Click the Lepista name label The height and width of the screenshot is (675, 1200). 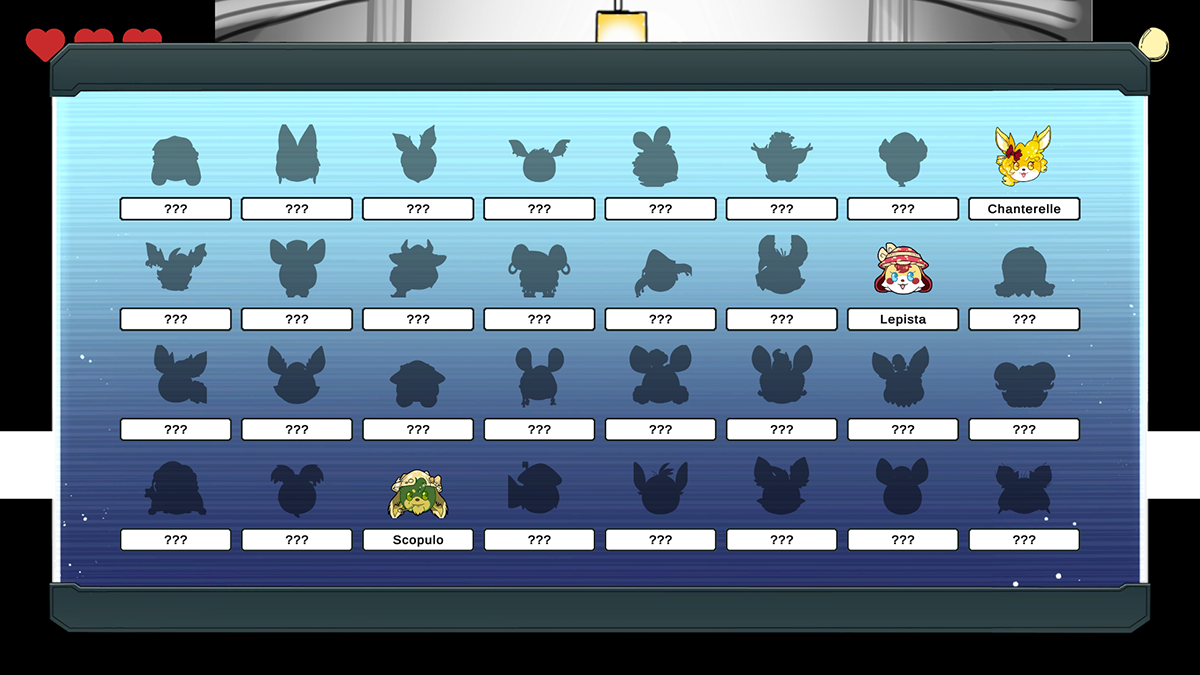pos(902,319)
